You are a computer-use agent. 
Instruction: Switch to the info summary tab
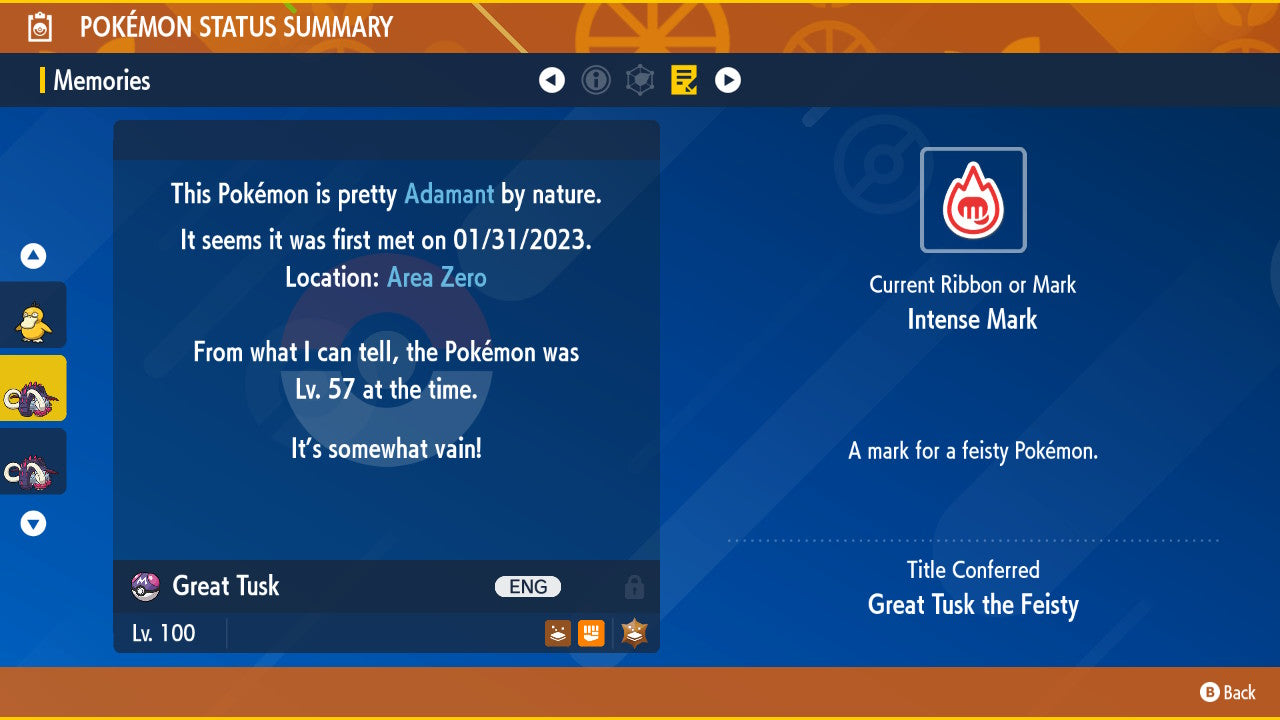coord(596,80)
